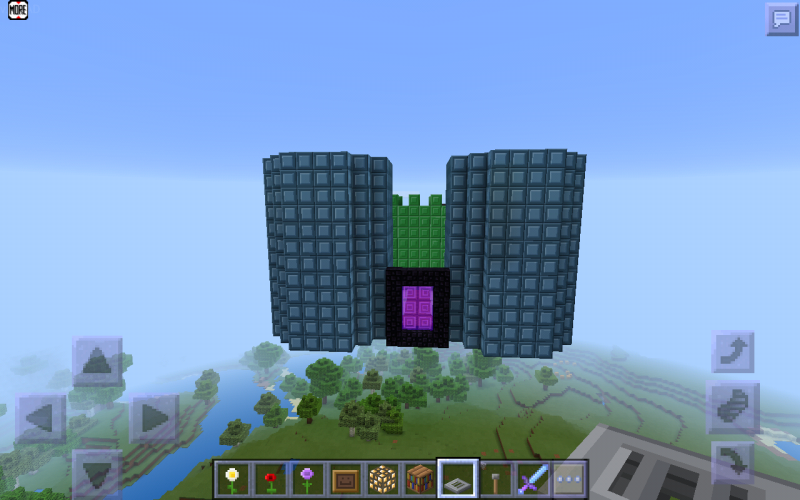Descend with the curved down arrow button
The height and width of the screenshot is (500, 800).
[733, 462]
